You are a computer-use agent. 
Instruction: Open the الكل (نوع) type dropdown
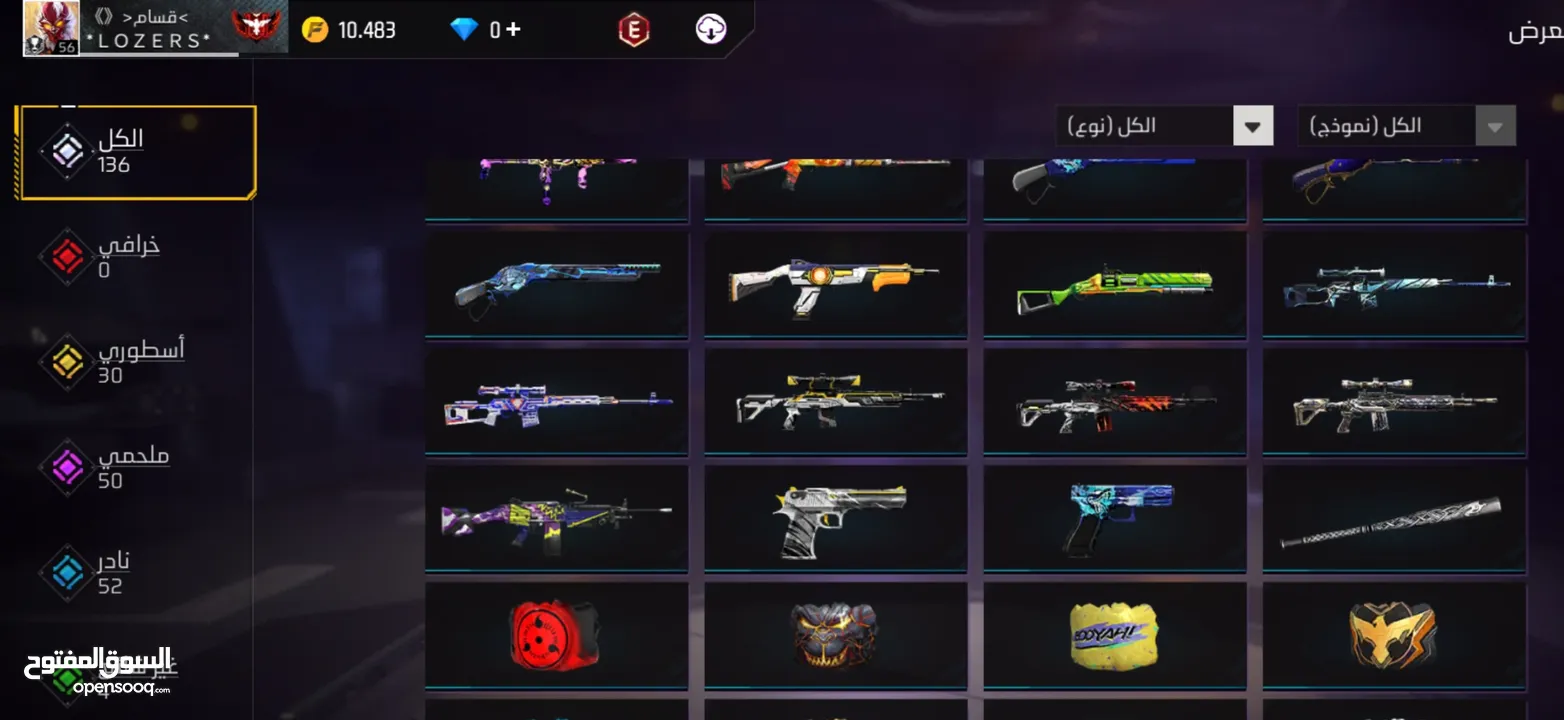[1164, 126]
